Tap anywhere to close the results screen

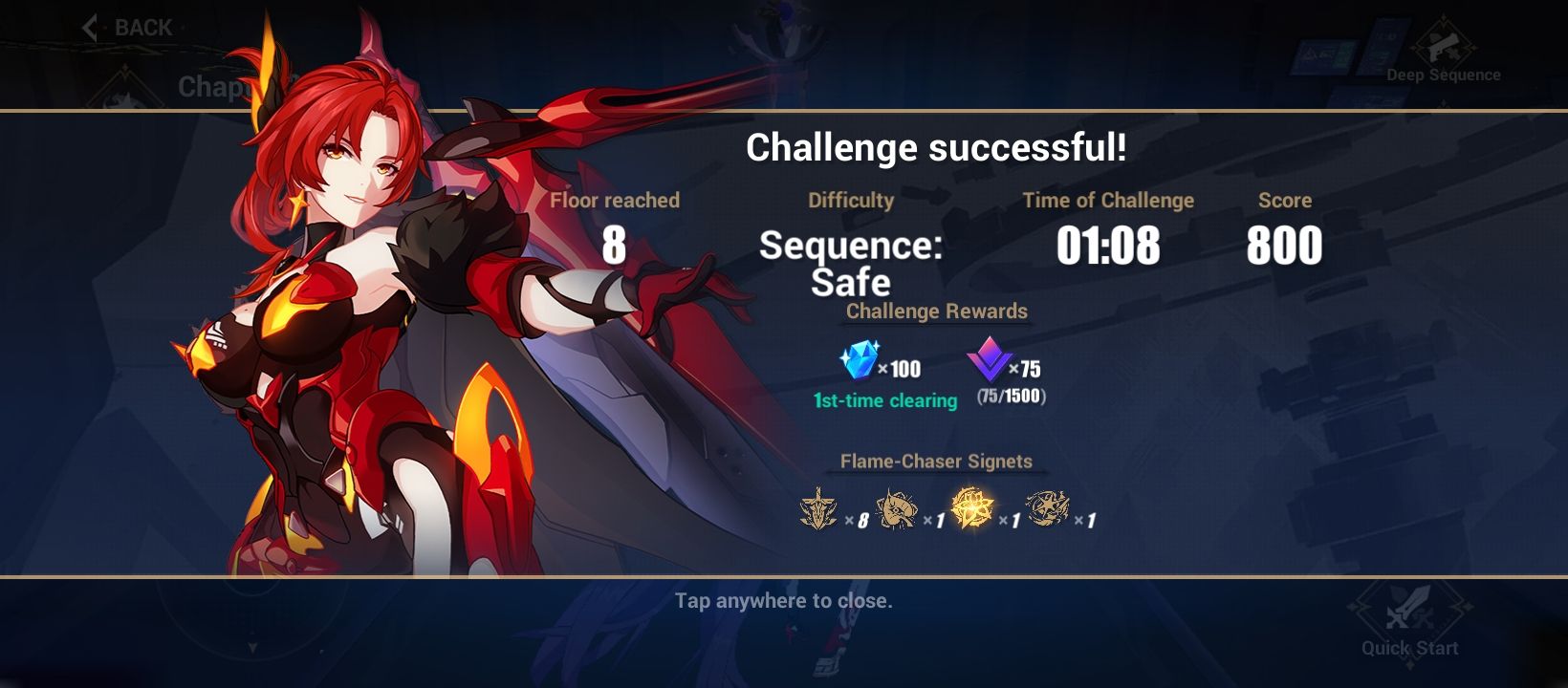coord(784,601)
